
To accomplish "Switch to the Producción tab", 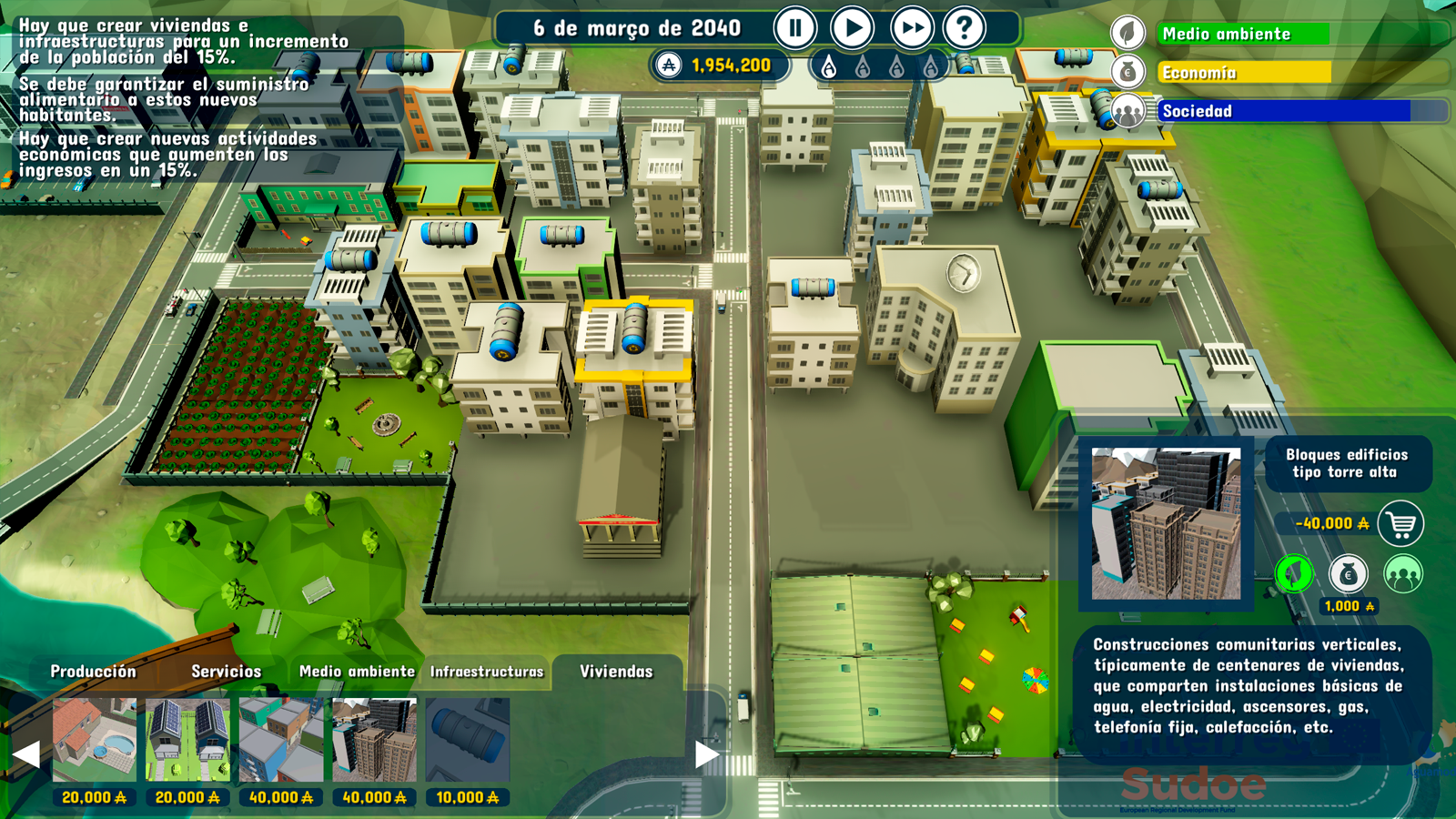I will (93, 672).
